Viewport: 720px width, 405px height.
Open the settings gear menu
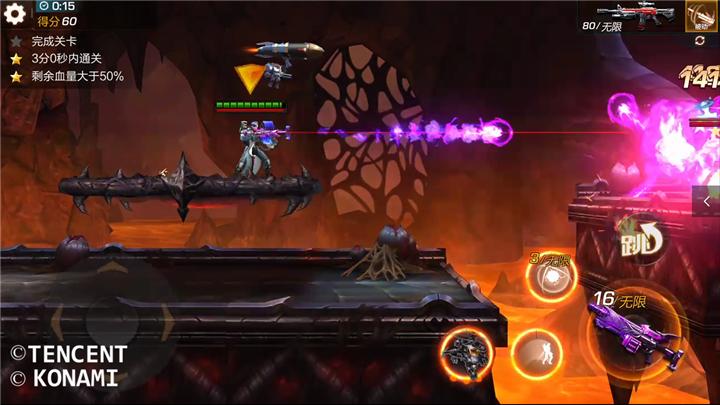(15, 14)
